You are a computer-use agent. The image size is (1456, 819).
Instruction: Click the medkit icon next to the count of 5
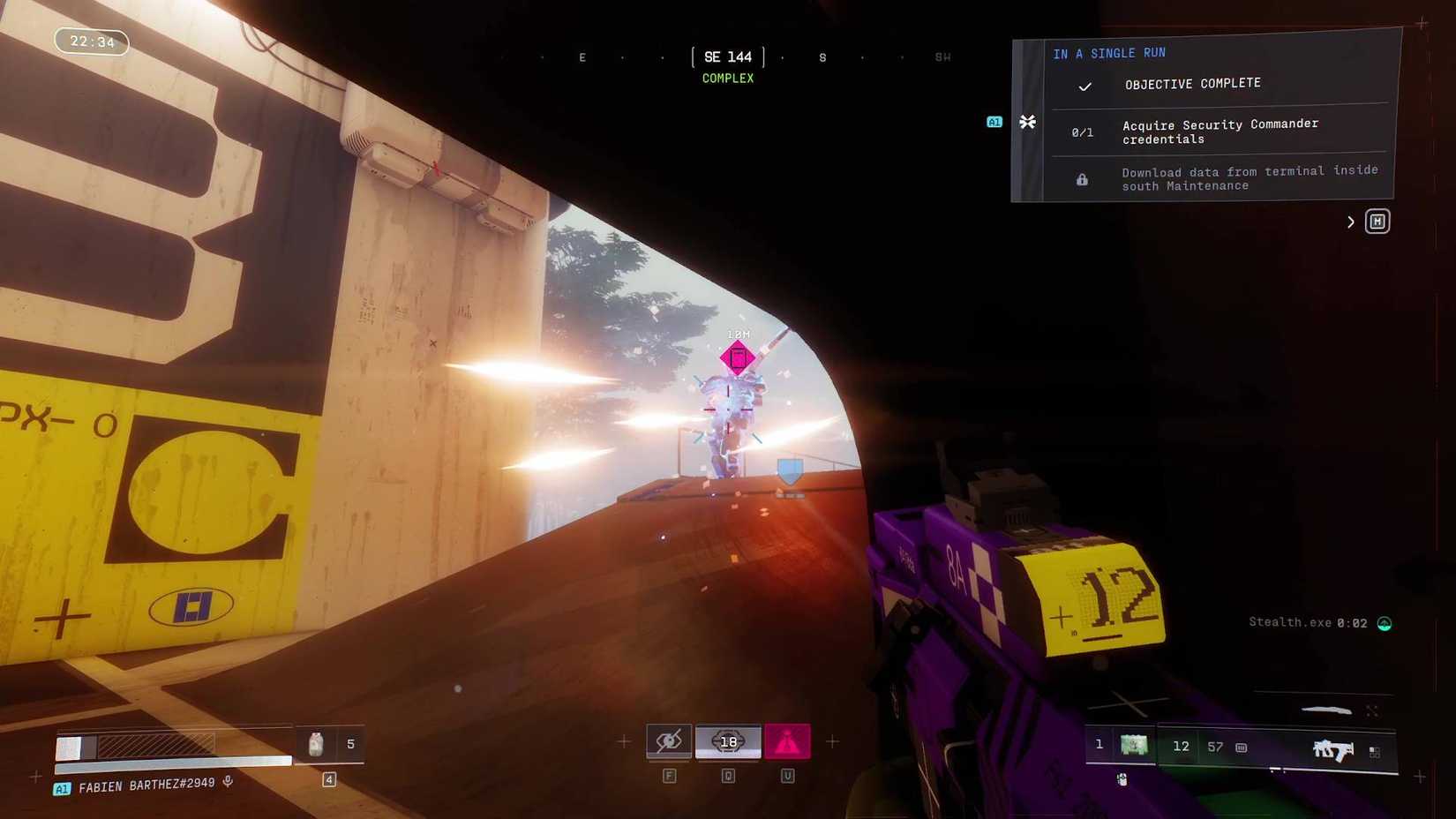click(x=315, y=744)
